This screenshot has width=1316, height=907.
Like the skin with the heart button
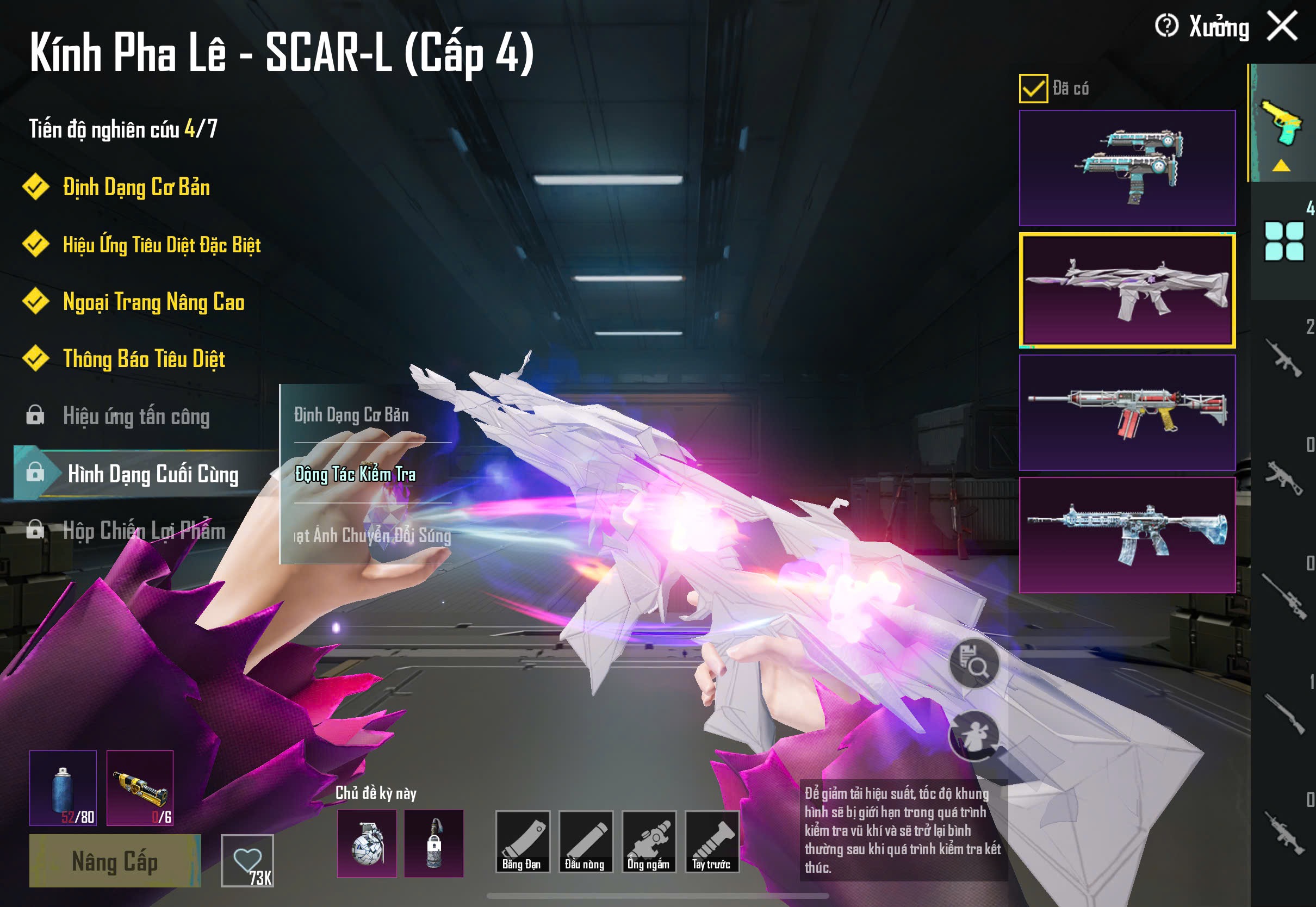247,860
